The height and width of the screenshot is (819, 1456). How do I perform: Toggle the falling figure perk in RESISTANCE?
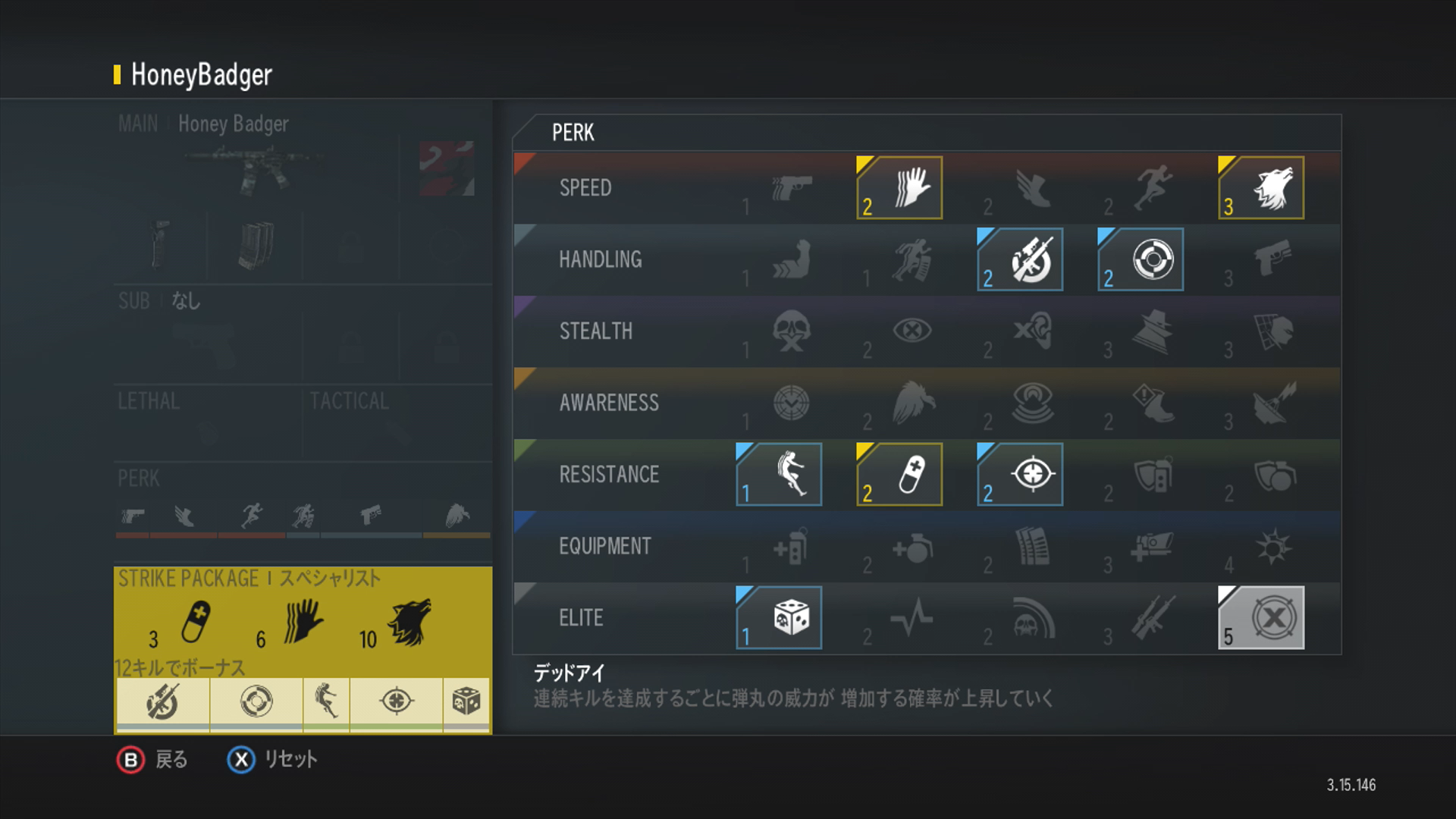tap(779, 475)
